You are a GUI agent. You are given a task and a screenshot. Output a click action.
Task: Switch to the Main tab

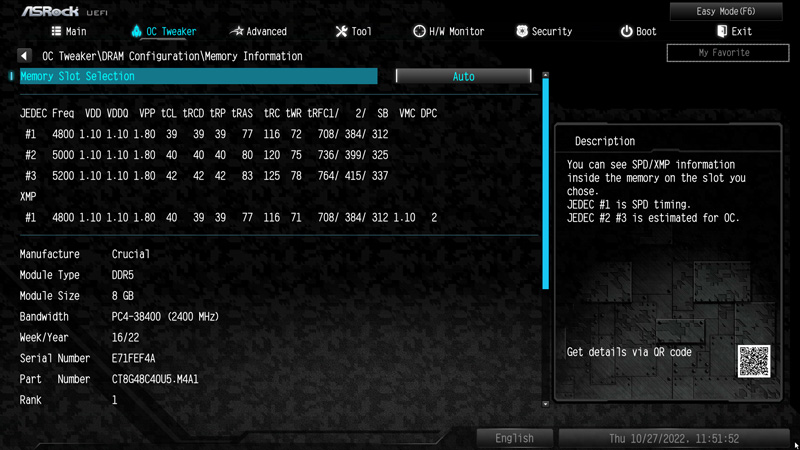pyautogui.click(x=68, y=32)
